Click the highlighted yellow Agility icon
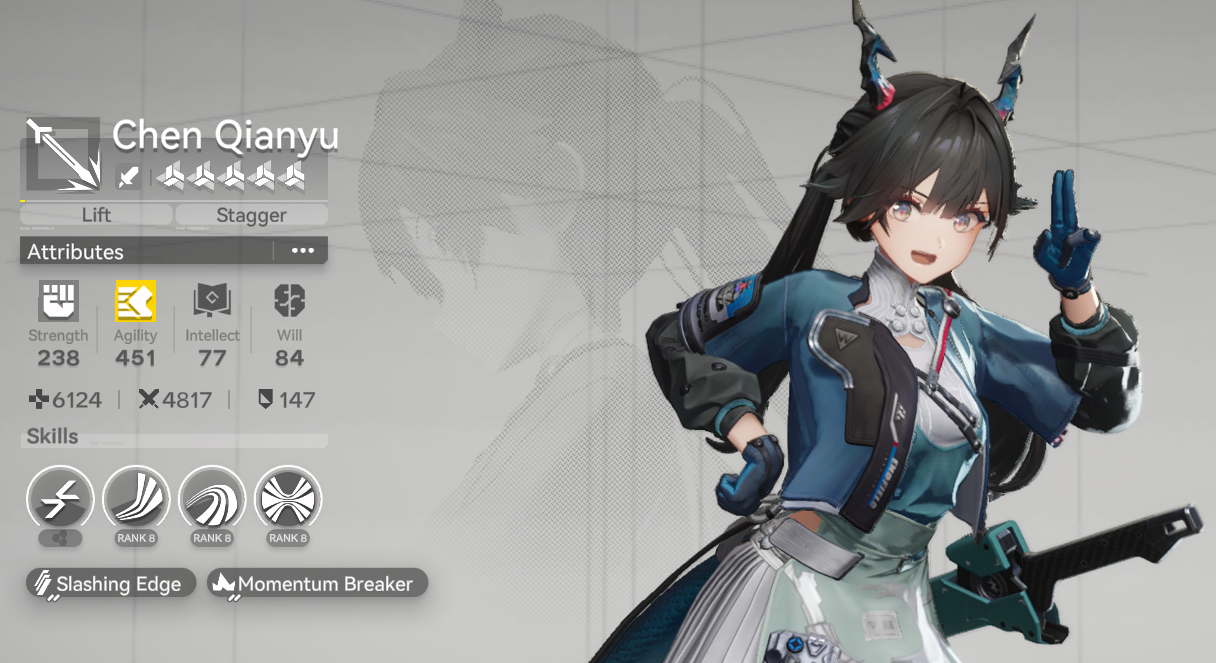 (135, 301)
